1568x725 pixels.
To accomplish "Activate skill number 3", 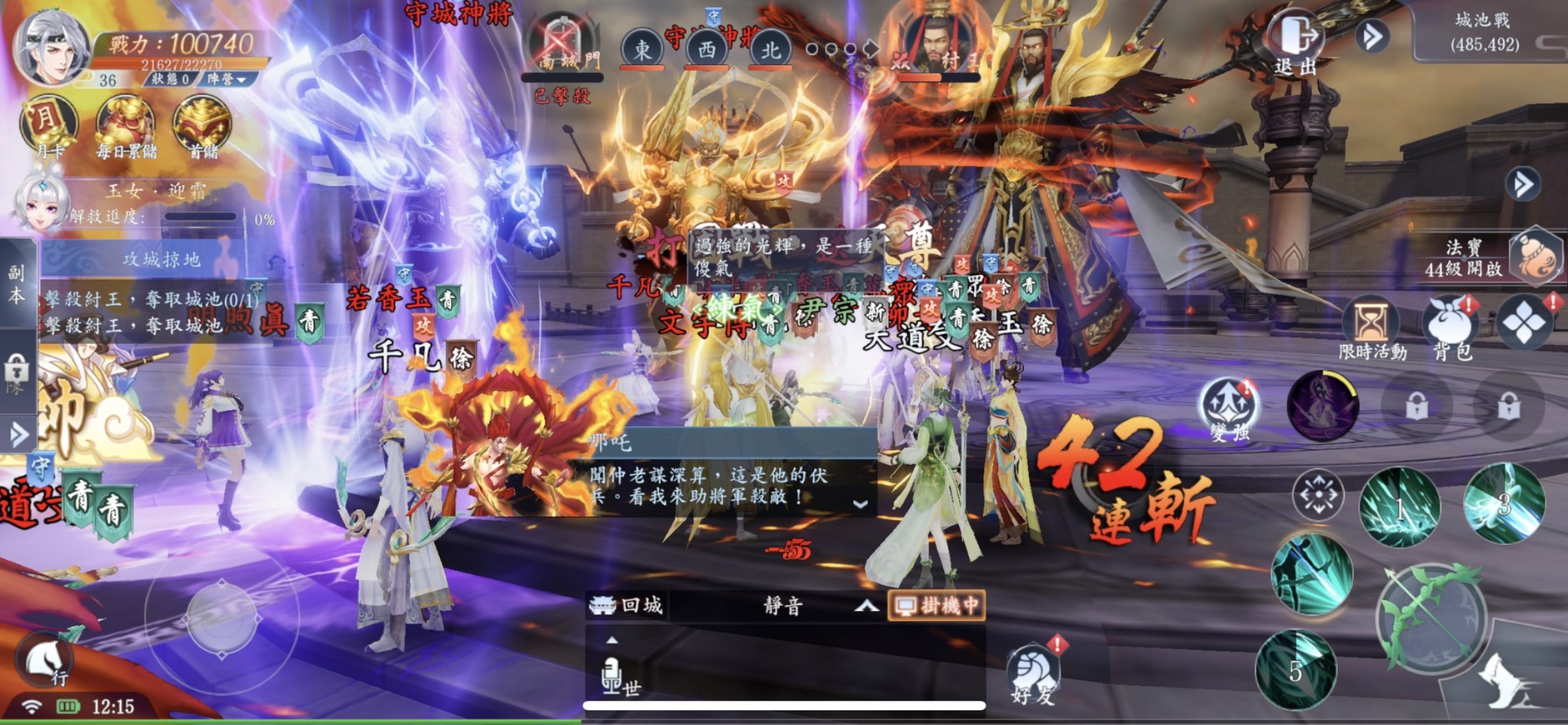I will (1504, 503).
